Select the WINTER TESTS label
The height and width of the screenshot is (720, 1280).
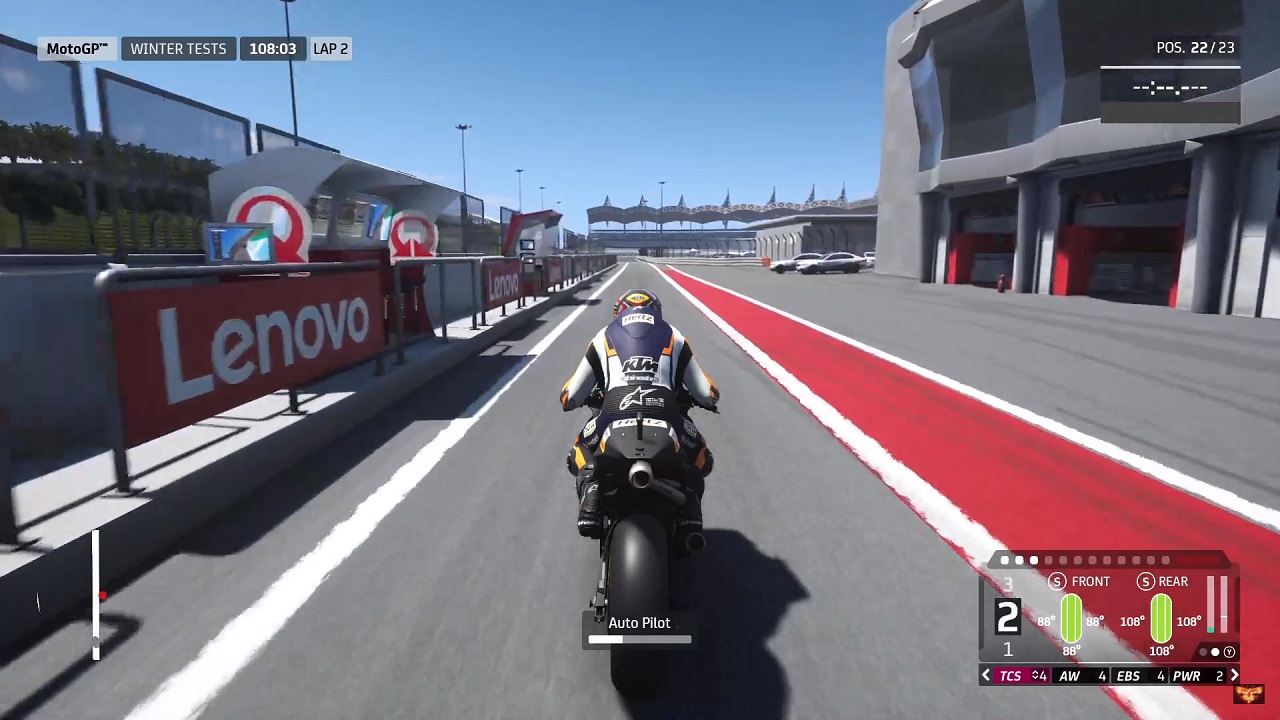[178, 48]
